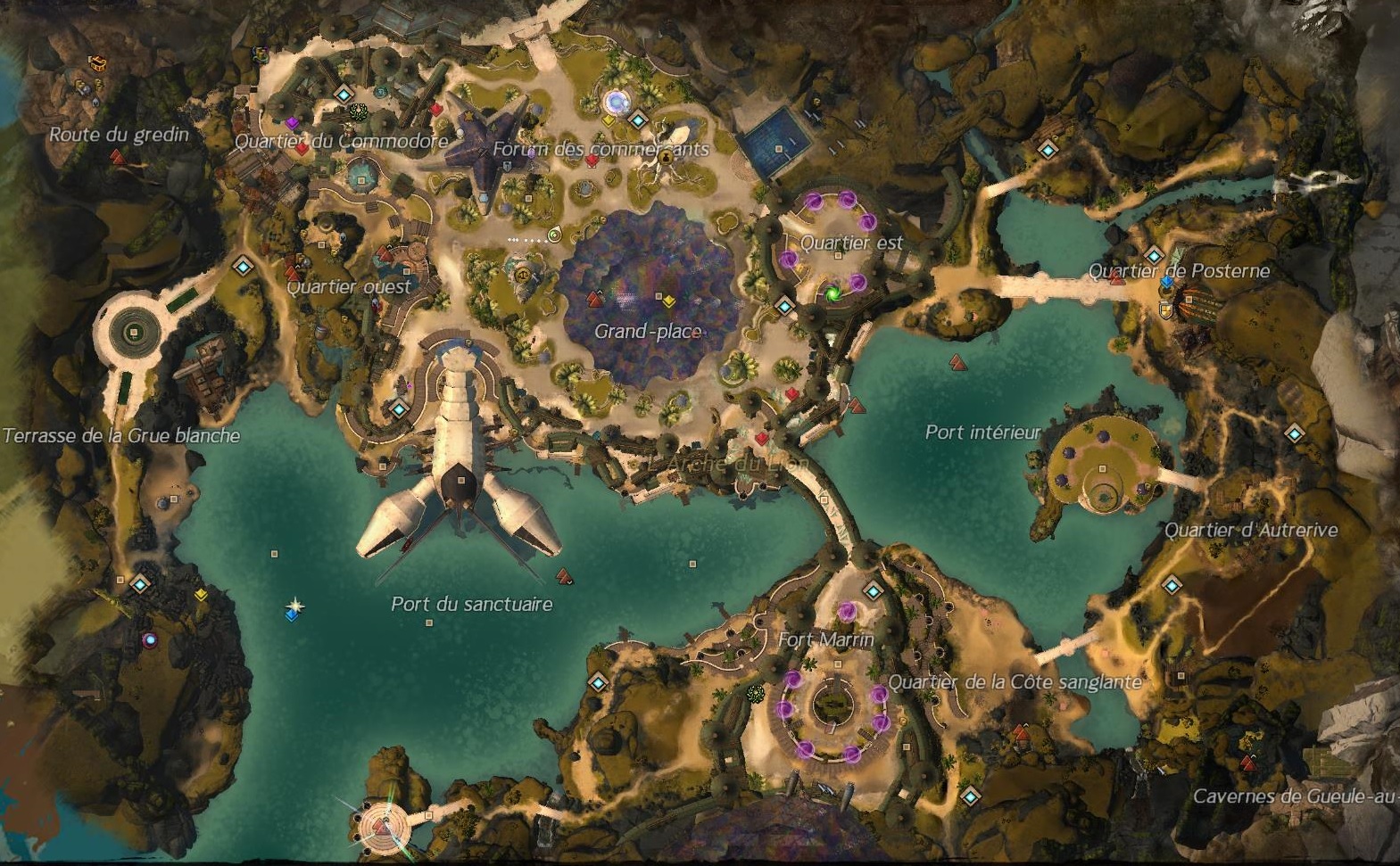Viewport: 1400px width, 866px height.
Task: Select the waypoint south of Terrasse de la Grue blanche
Action: pos(139,584)
